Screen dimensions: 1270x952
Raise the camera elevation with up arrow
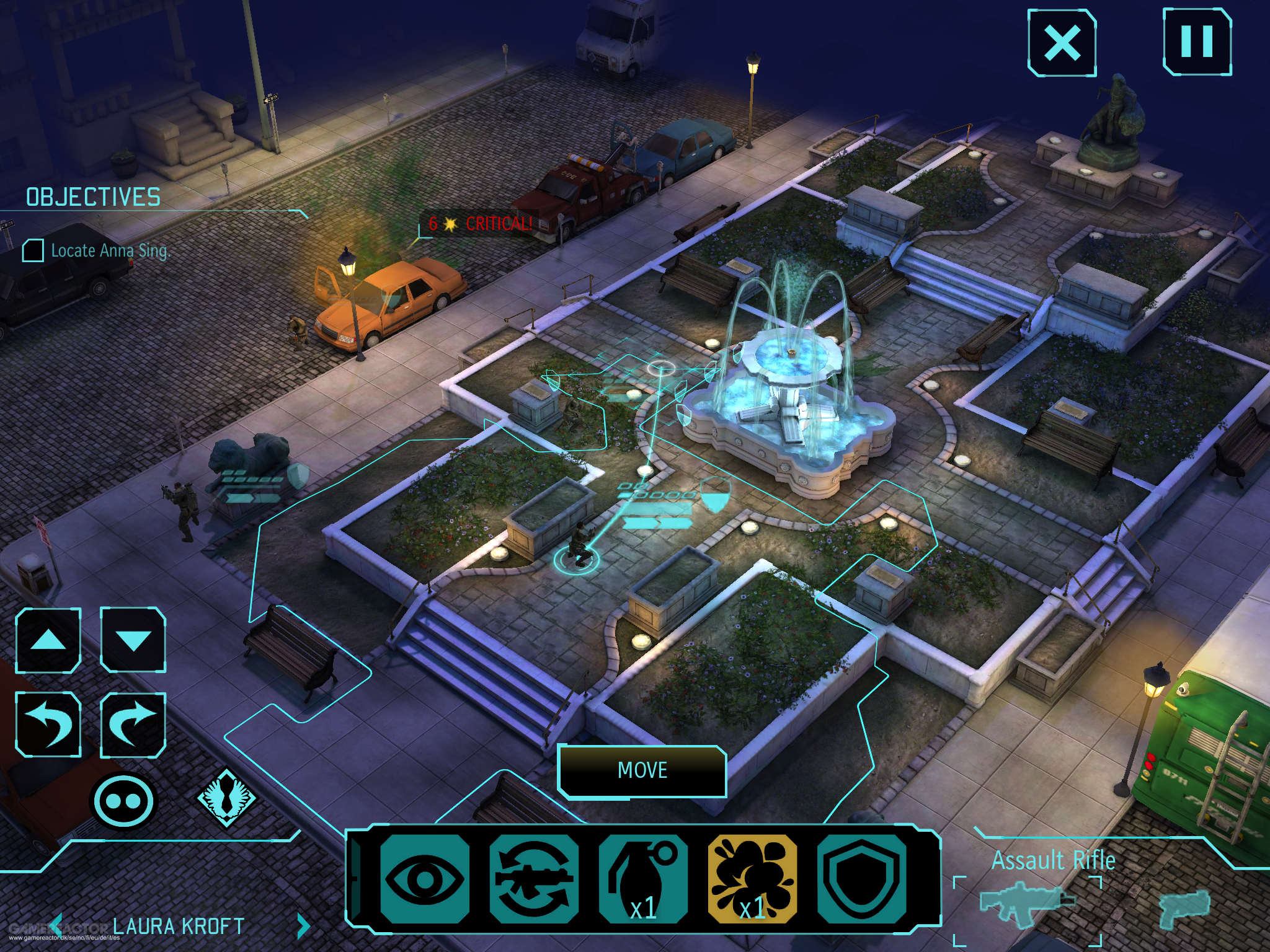point(48,640)
